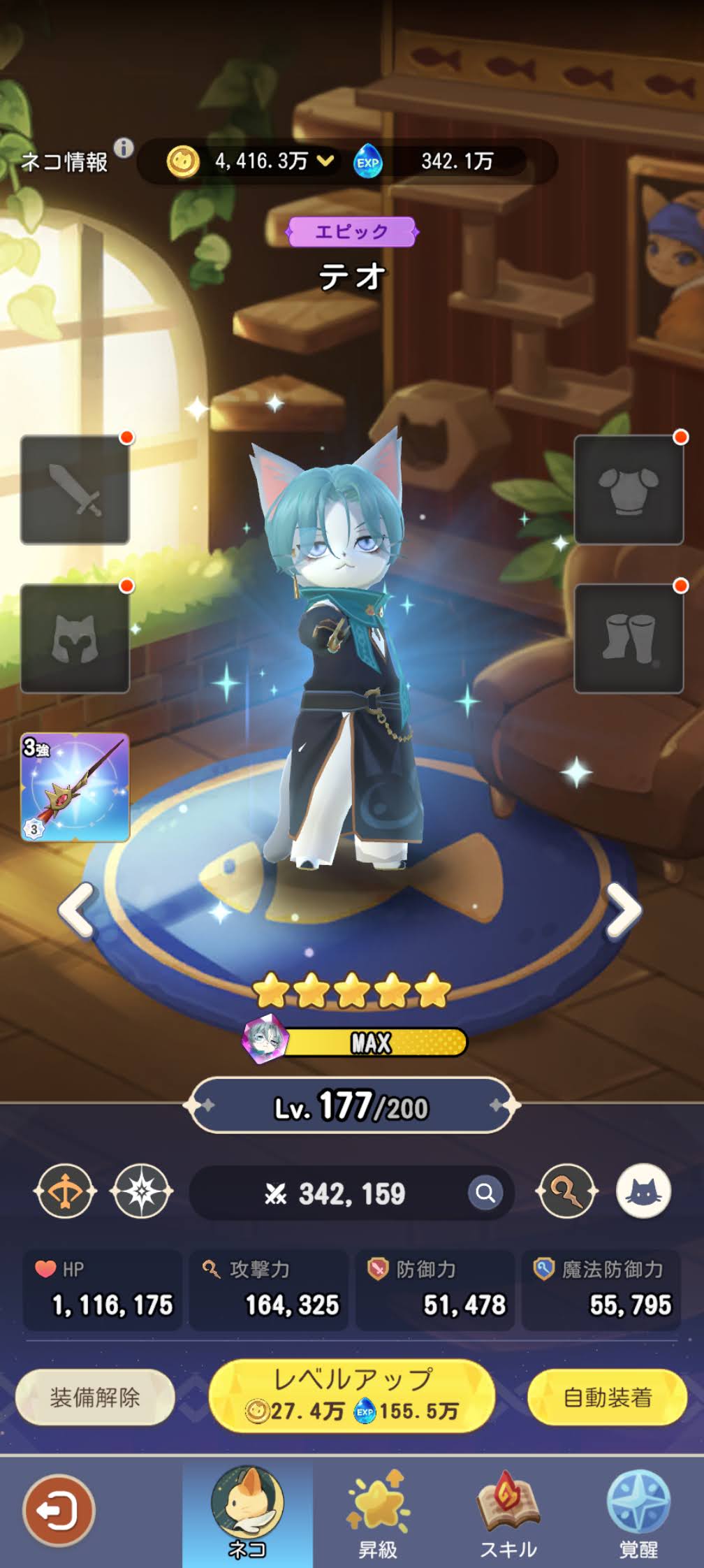The width and height of the screenshot is (704, 1568).
Task: Show the previous cat with left arrow
Action: [76, 909]
